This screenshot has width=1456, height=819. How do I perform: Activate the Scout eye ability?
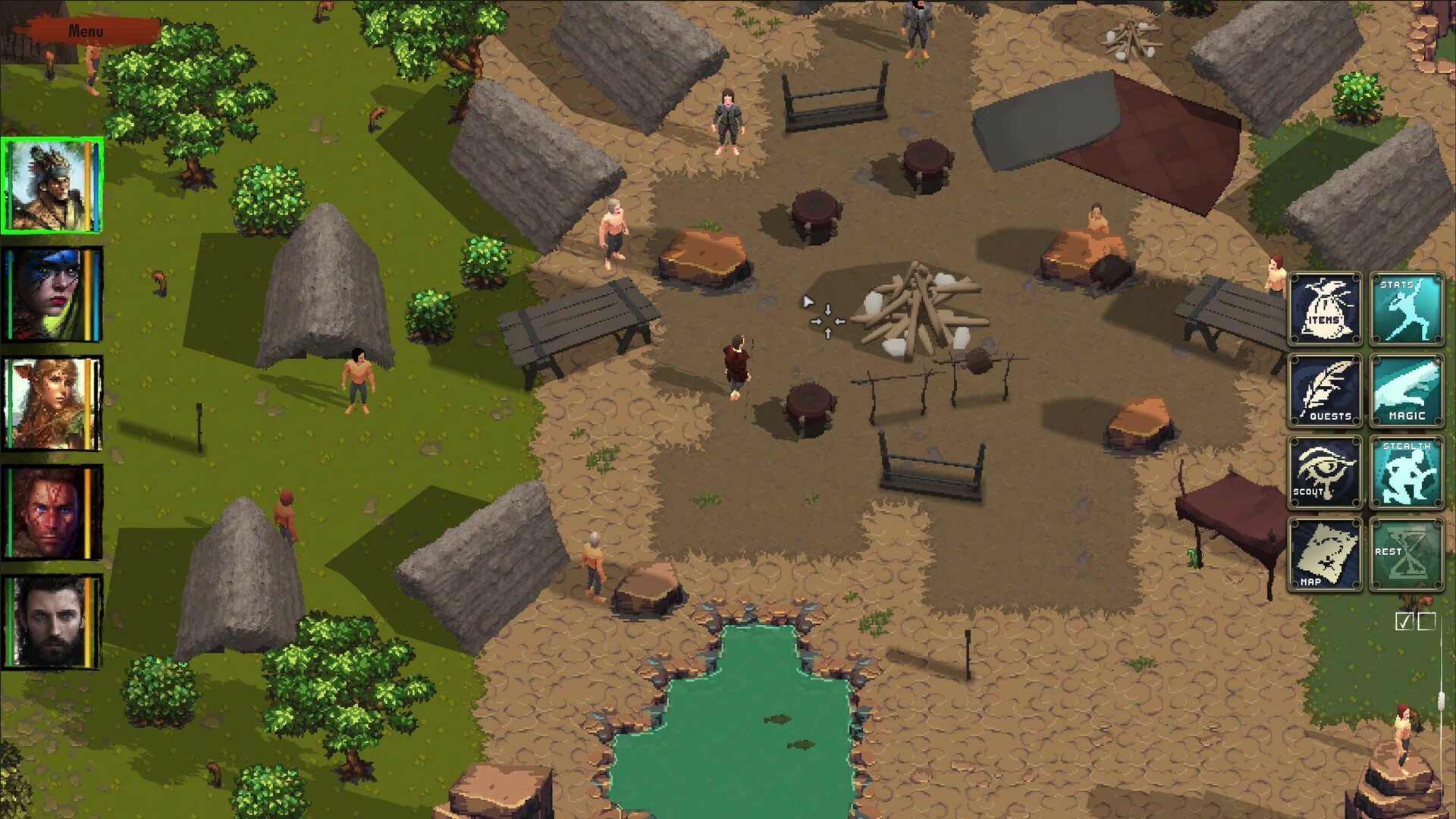[x=1326, y=473]
